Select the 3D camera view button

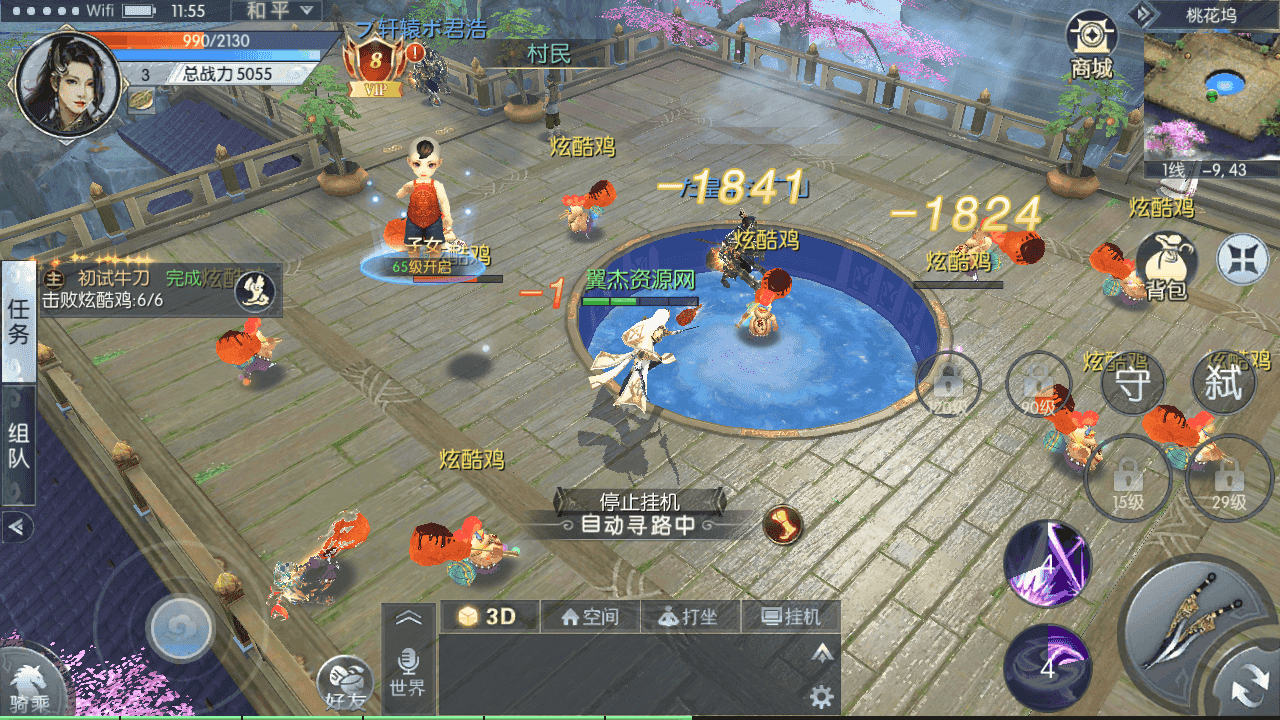click(x=490, y=617)
